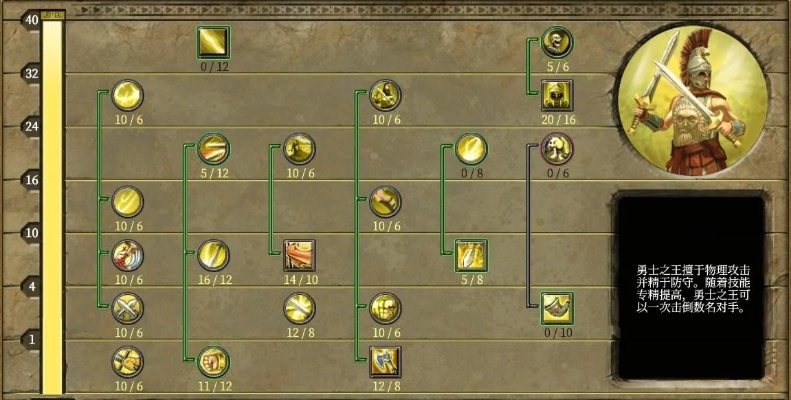Choose the helmet skill showing 20 / 16

coord(557,95)
